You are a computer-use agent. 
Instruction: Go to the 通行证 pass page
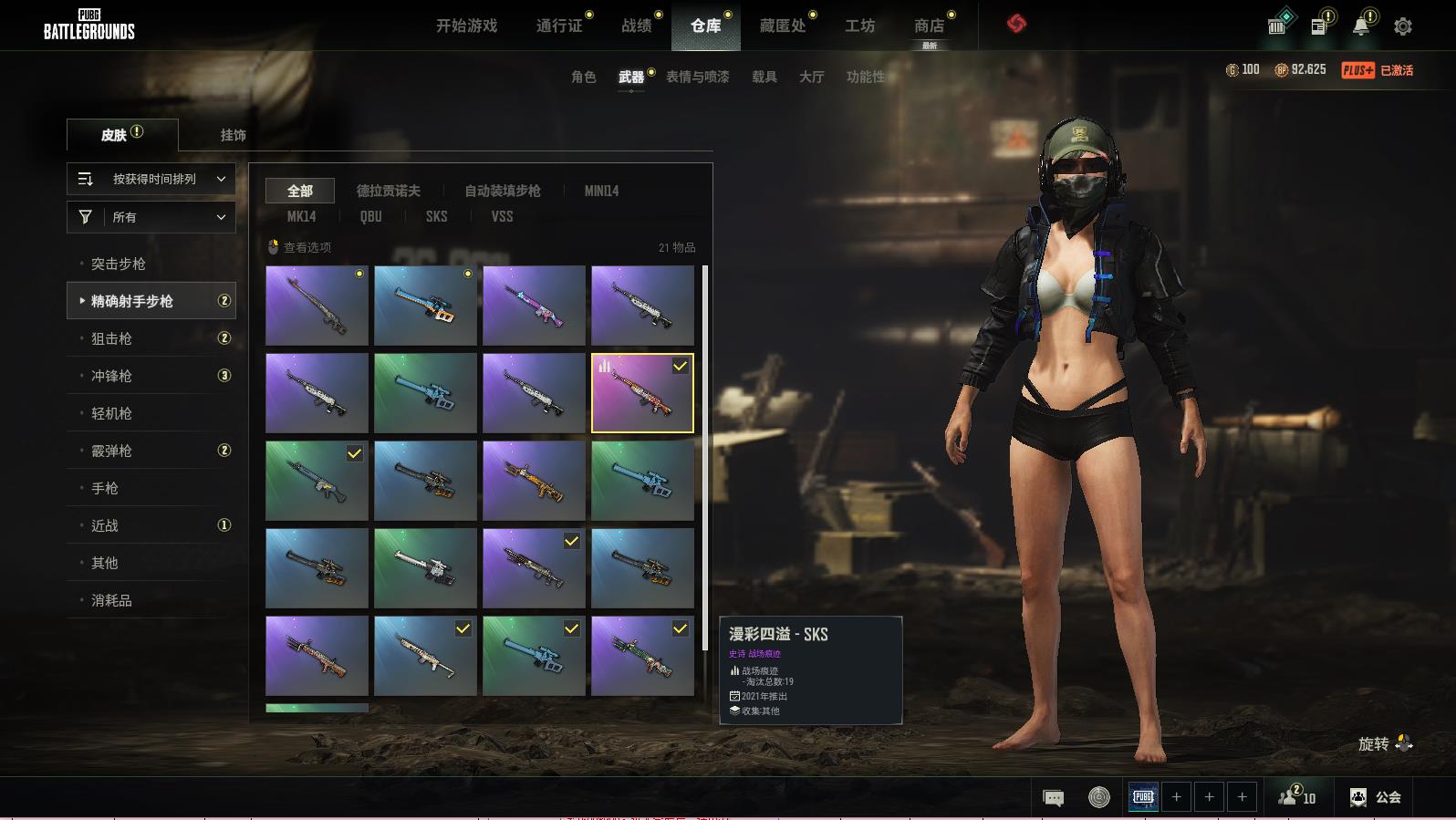click(x=559, y=26)
